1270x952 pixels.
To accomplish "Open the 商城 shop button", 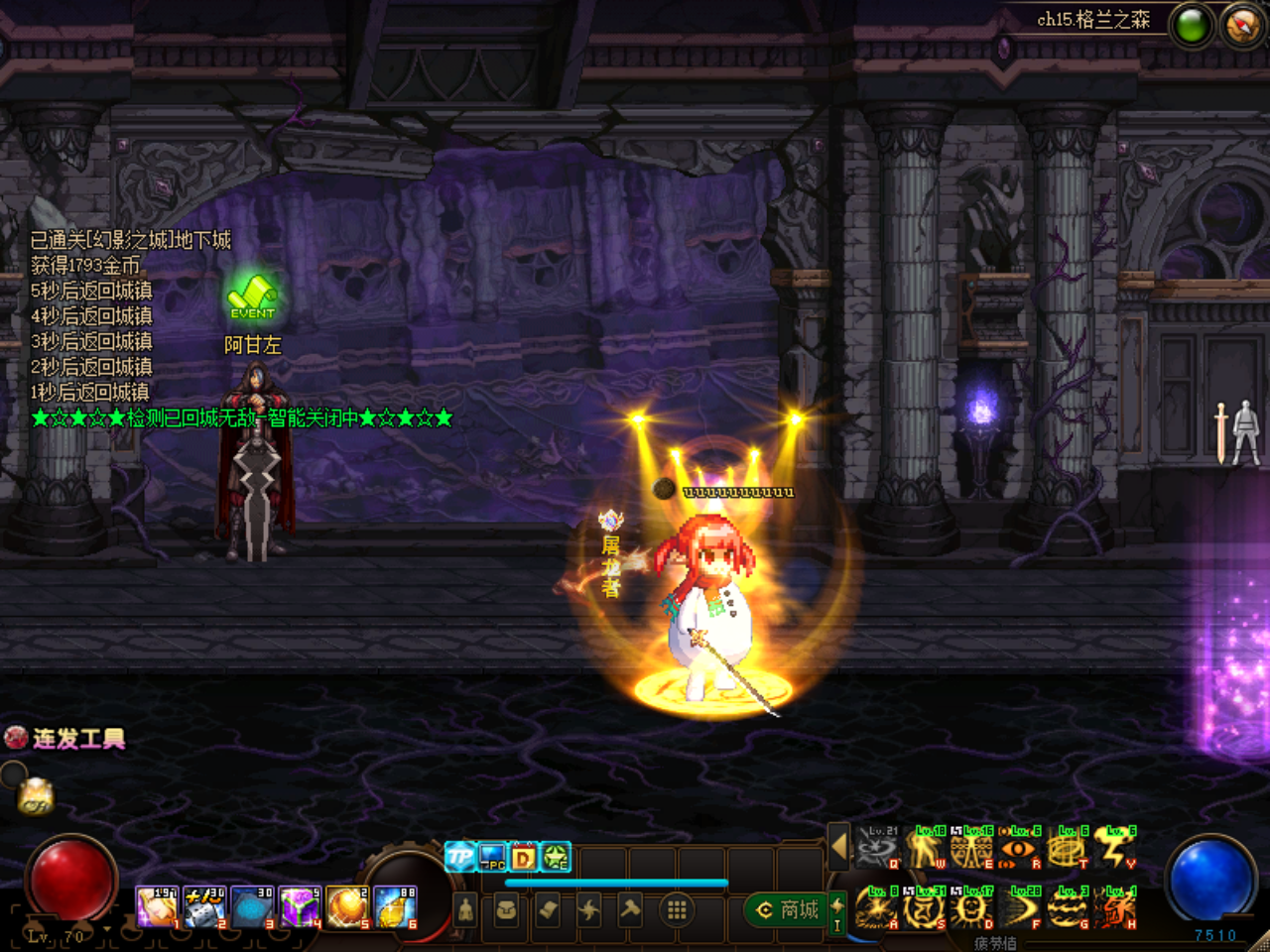I will pos(789,909).
